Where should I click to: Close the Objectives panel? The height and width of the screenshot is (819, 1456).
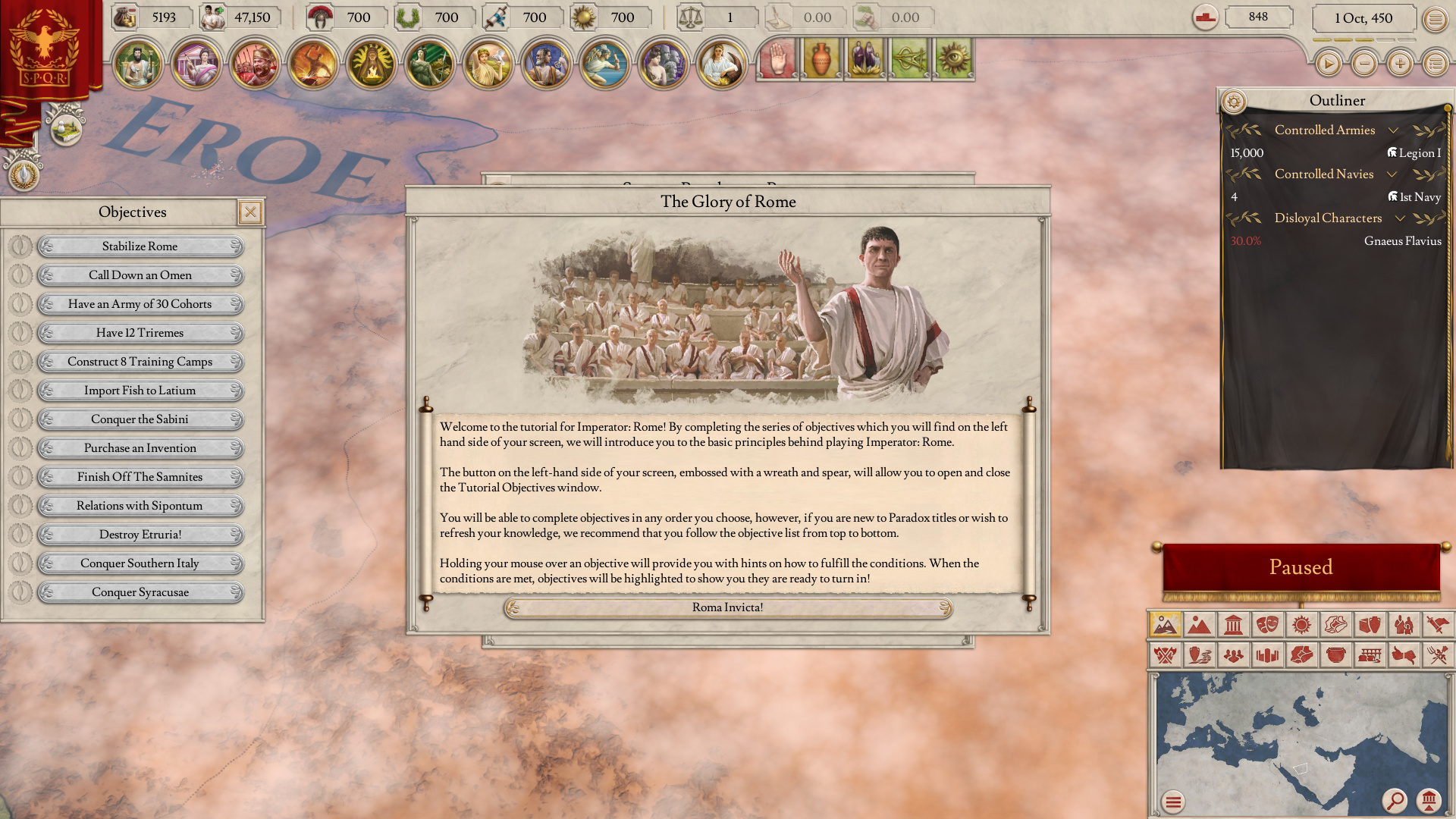(250, 212)
